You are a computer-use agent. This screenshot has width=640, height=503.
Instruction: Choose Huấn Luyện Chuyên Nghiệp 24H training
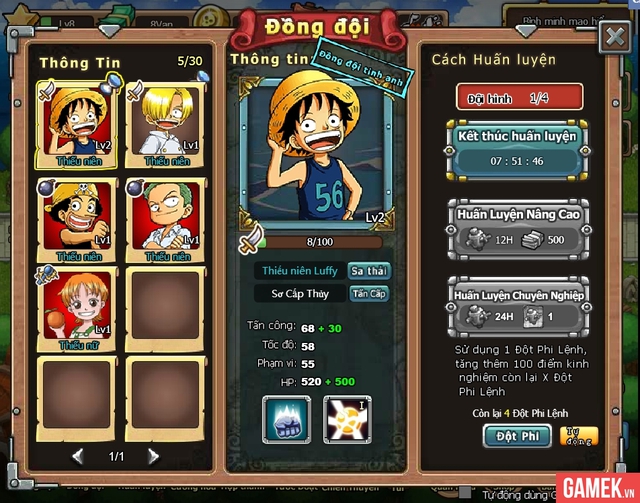517,304
